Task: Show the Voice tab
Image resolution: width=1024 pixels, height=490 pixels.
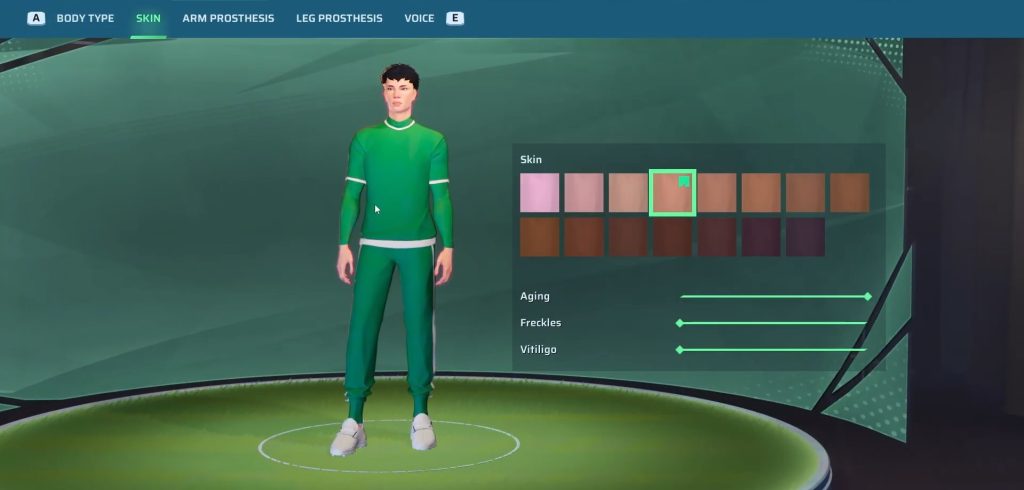Action: coord(419,18)
